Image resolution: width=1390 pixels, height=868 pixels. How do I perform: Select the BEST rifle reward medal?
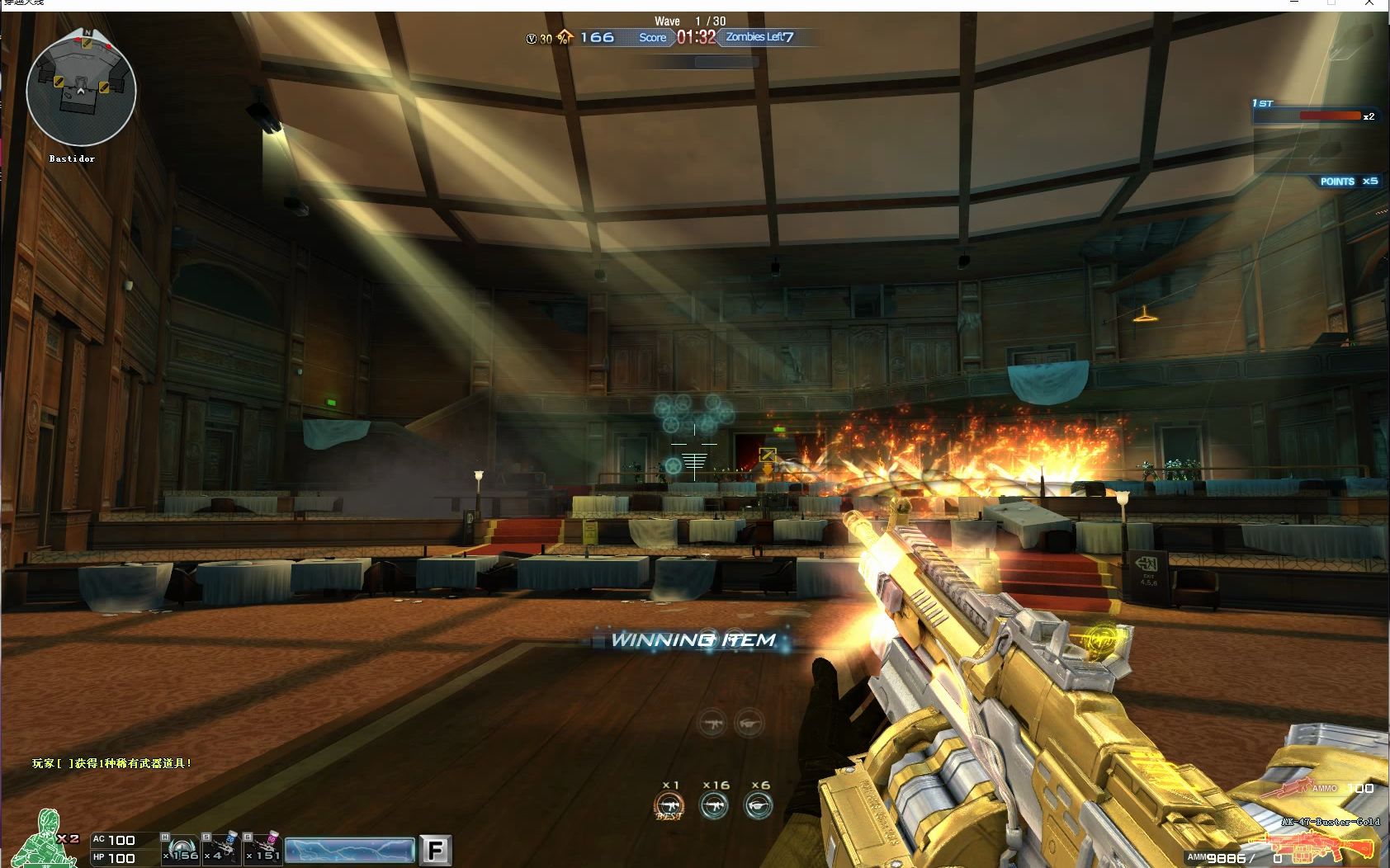(x=669, y=805)
